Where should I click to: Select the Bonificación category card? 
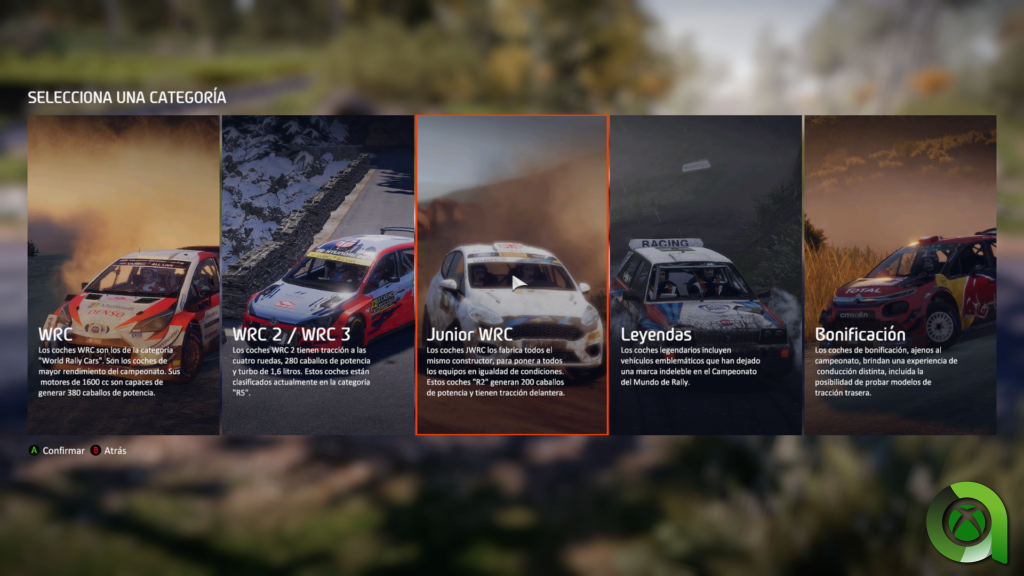tap(900, 275)
